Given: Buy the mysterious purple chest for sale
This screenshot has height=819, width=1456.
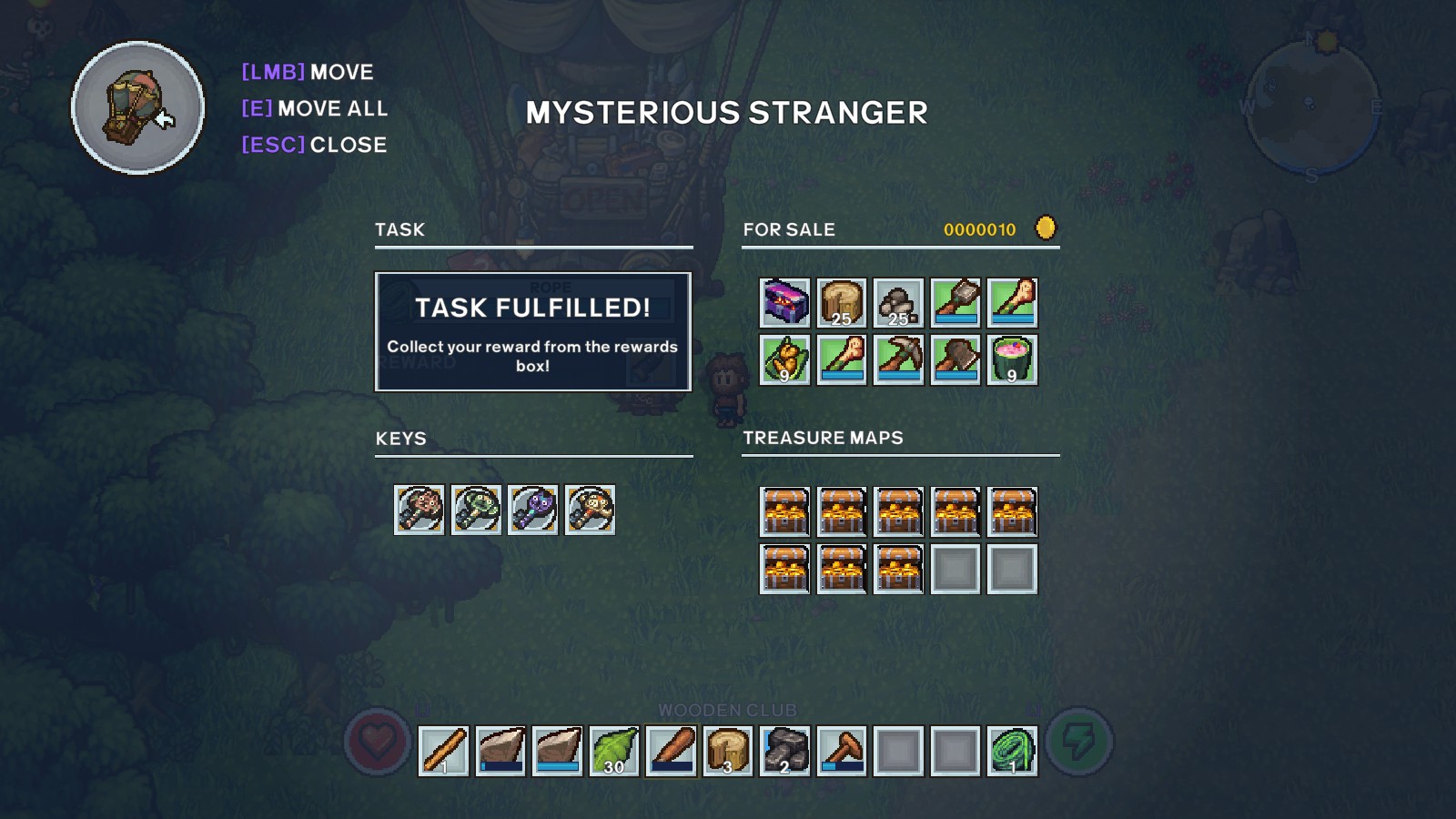Looking at the screenshot, I should (x=783, y=303).
